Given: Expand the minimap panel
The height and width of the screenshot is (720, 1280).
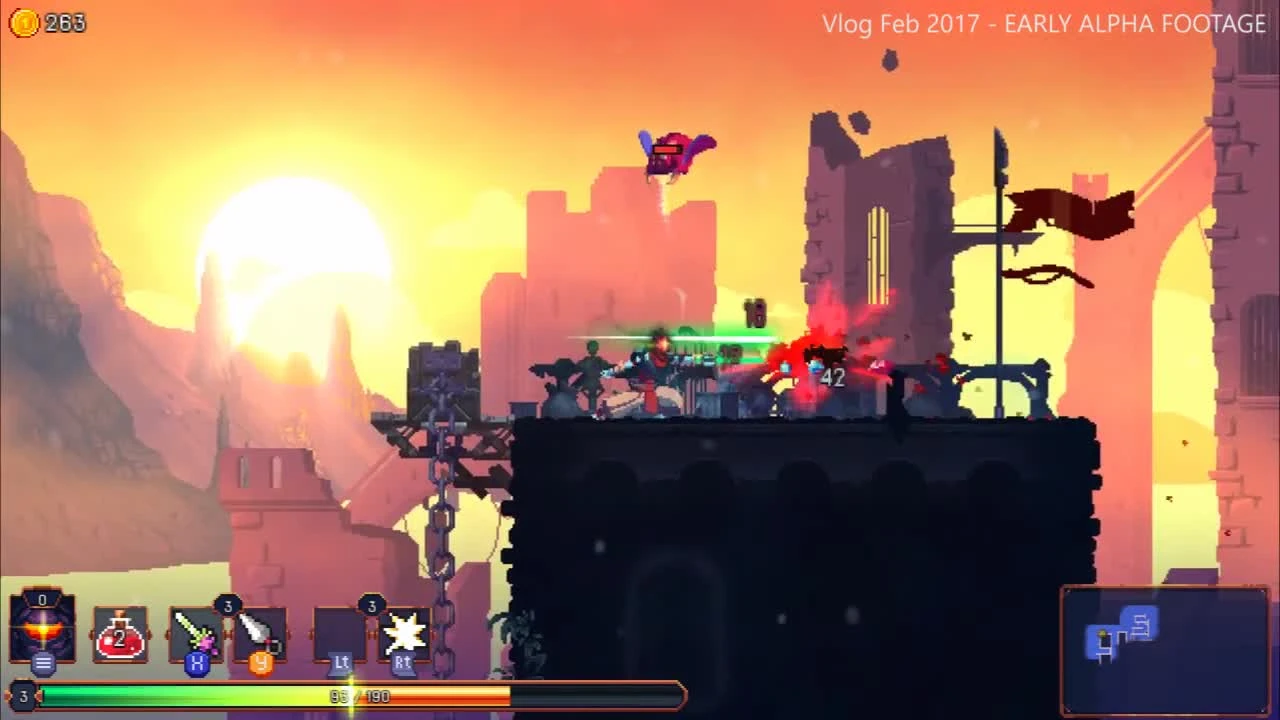Looking at the screenshot, I should [x=1164, y=650].
